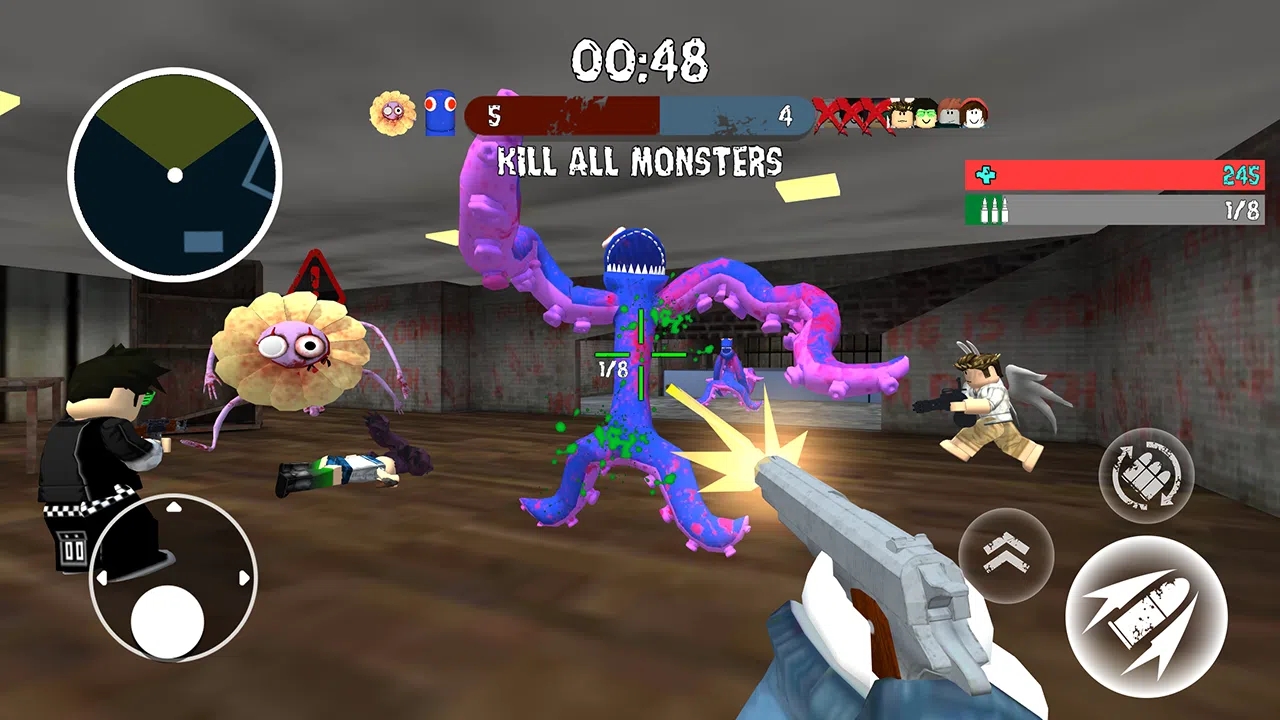This screenshot has height=720, width=1280.
Task: Reload using the ammo magazine button
Action: 1146,476
